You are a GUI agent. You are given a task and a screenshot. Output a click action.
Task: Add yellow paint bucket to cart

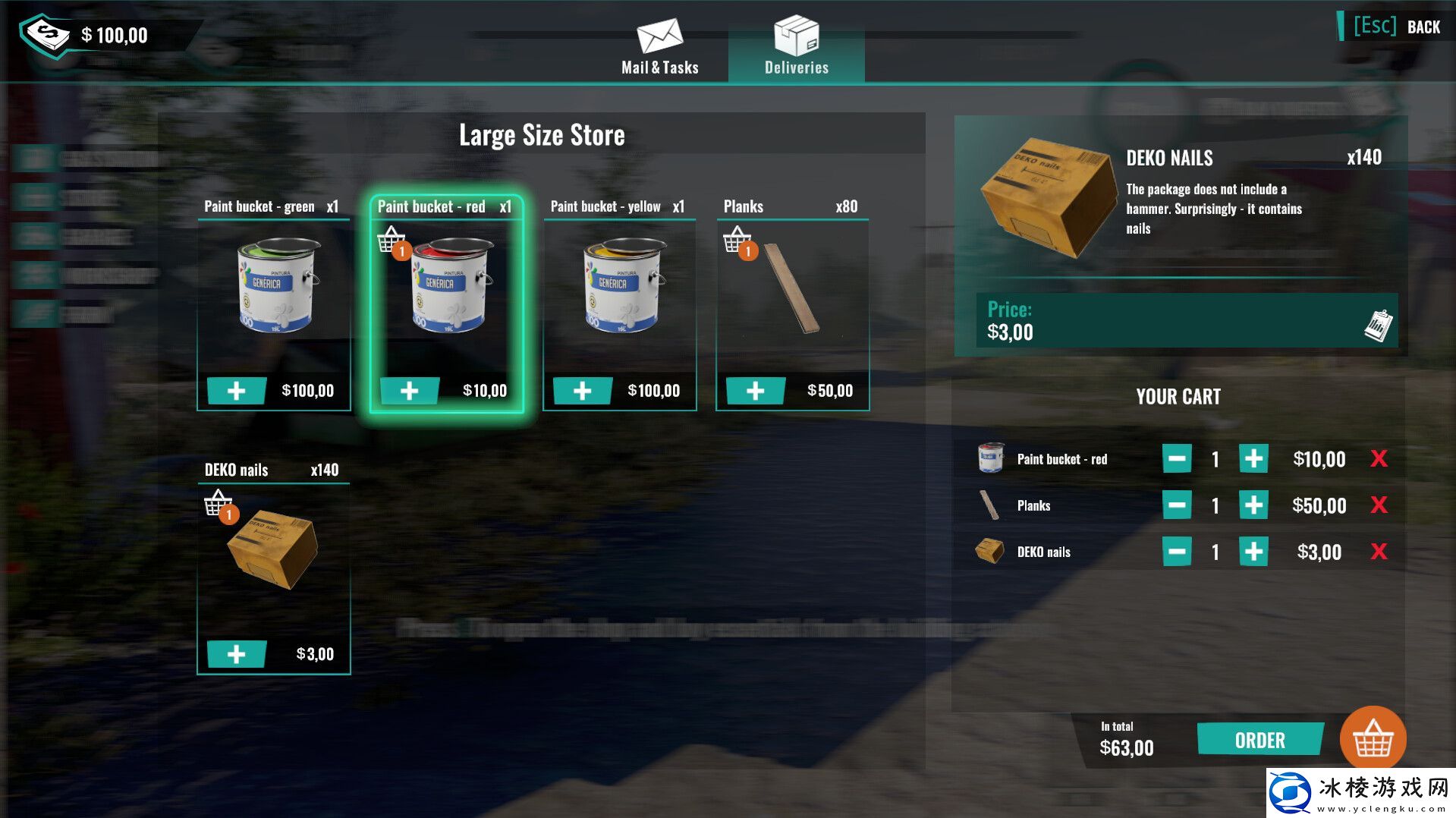point(582,391)
